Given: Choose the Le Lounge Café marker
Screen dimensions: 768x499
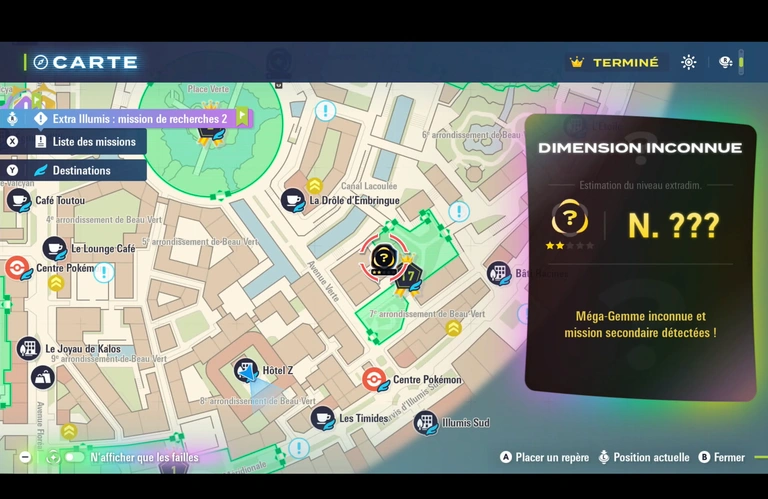Looking at the screenshot, I should 54,248.
